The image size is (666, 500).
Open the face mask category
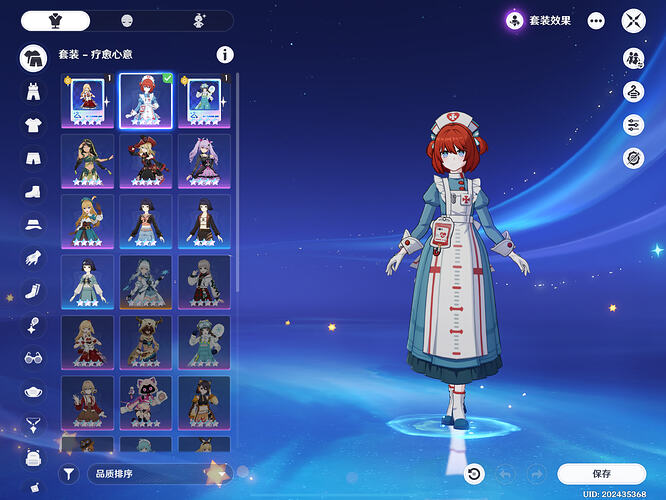pyautogui.click(x=34, y=389)
